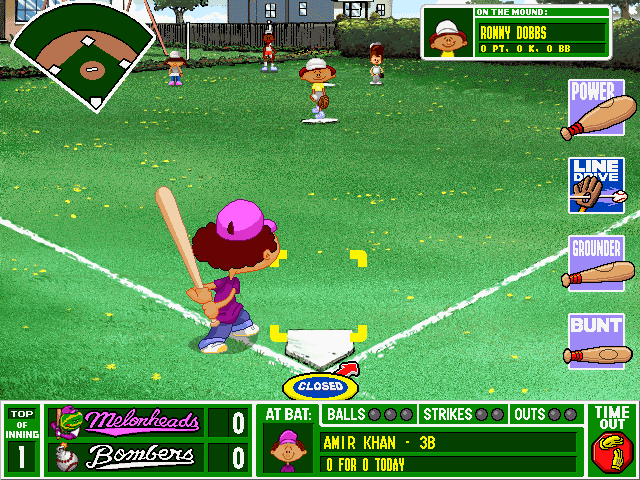Select the Bunt option
The width and height of the screenshot is (640, 480).
[597, 340]
